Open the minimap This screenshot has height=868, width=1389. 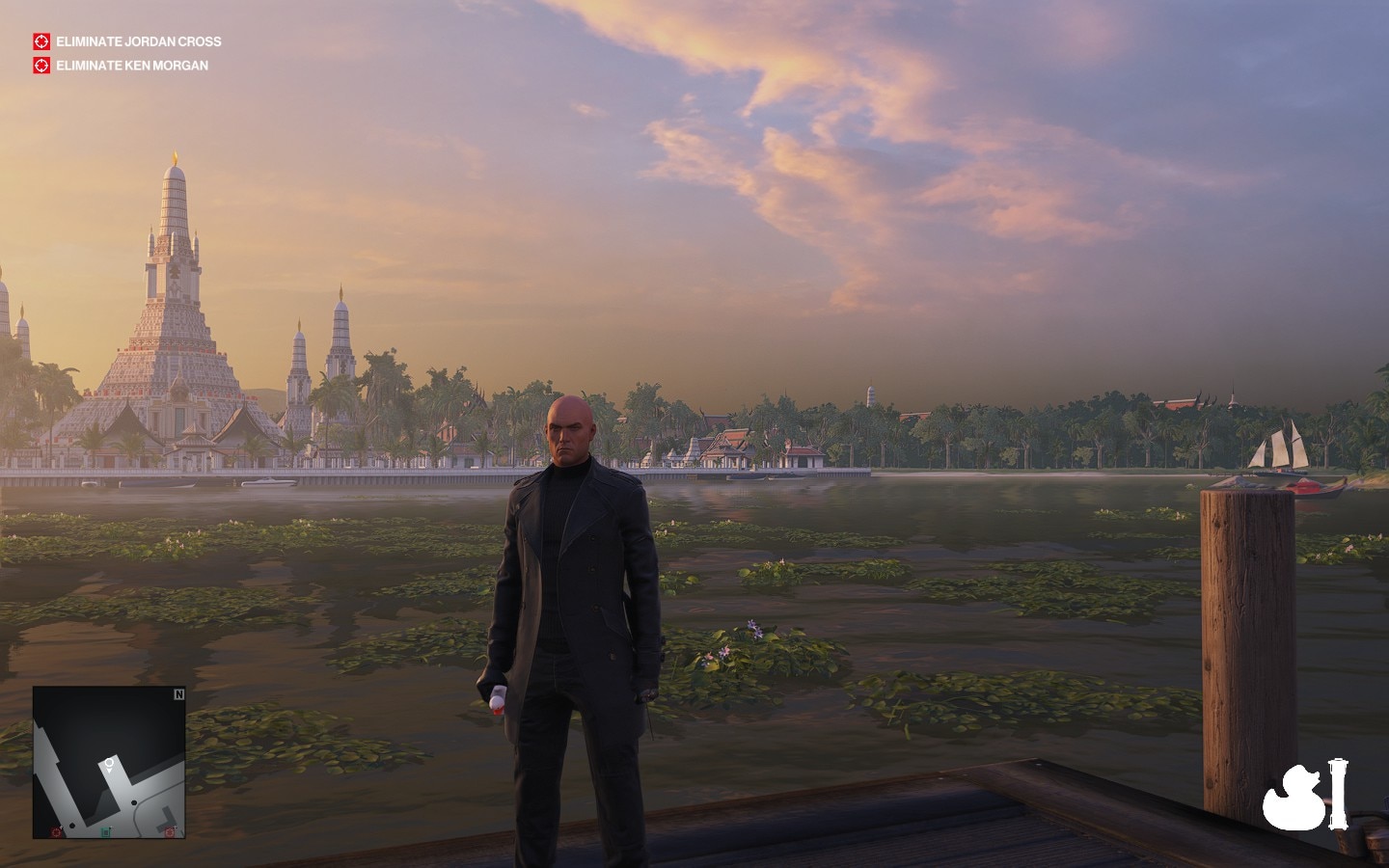109,762
